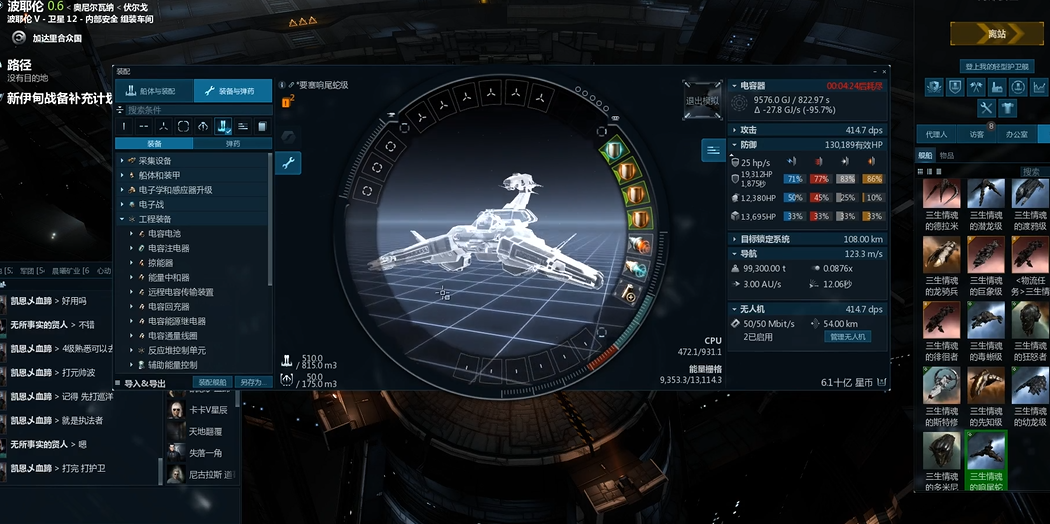Click the 另存为 save button
Screen dimensions: 1050x524
[250, 382]
